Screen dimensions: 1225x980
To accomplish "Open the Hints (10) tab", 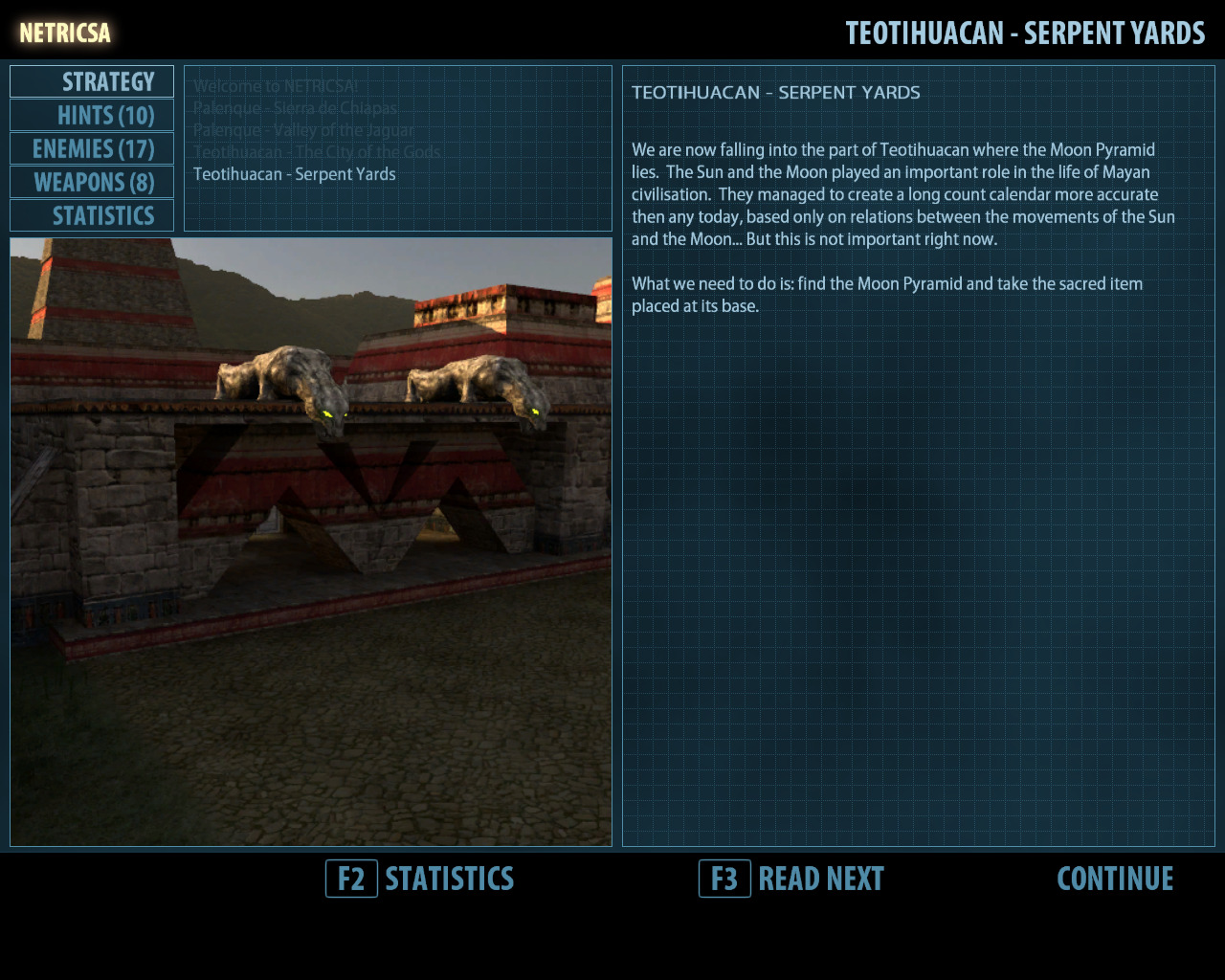I will tap(93, 116).
